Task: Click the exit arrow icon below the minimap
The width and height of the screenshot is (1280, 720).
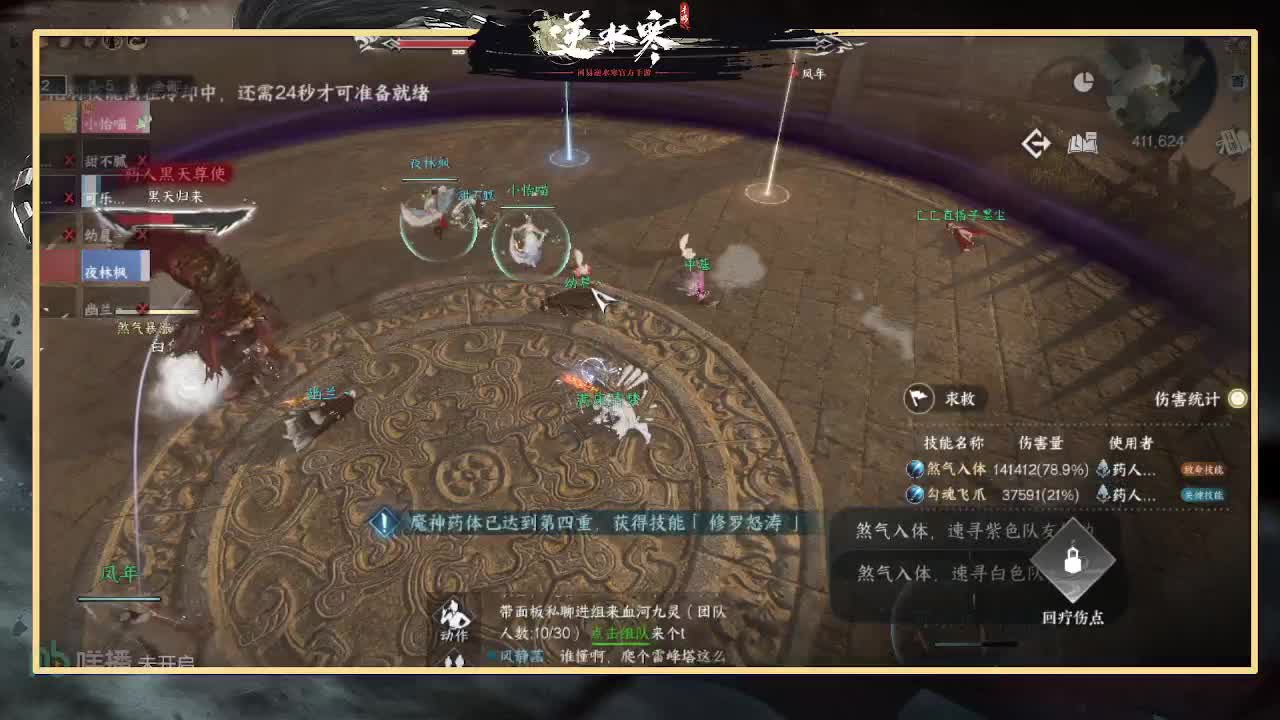Action: 1036,144
